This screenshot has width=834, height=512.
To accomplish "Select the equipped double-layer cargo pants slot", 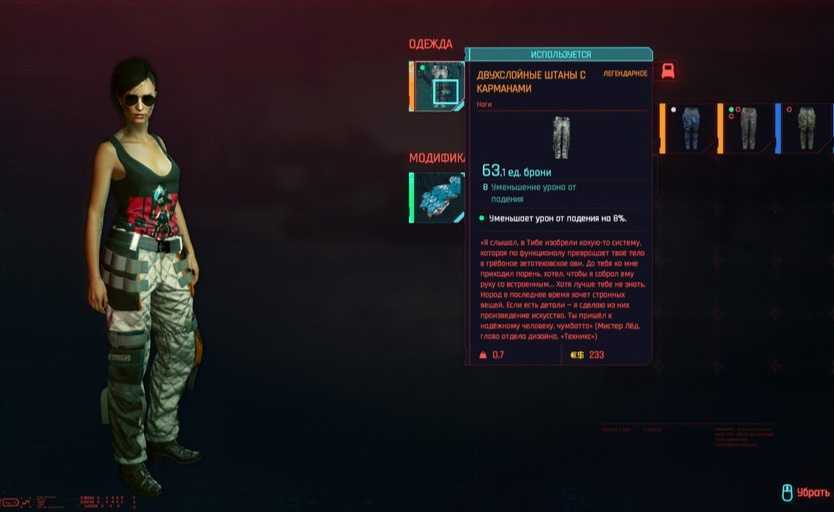I will 438,86.
